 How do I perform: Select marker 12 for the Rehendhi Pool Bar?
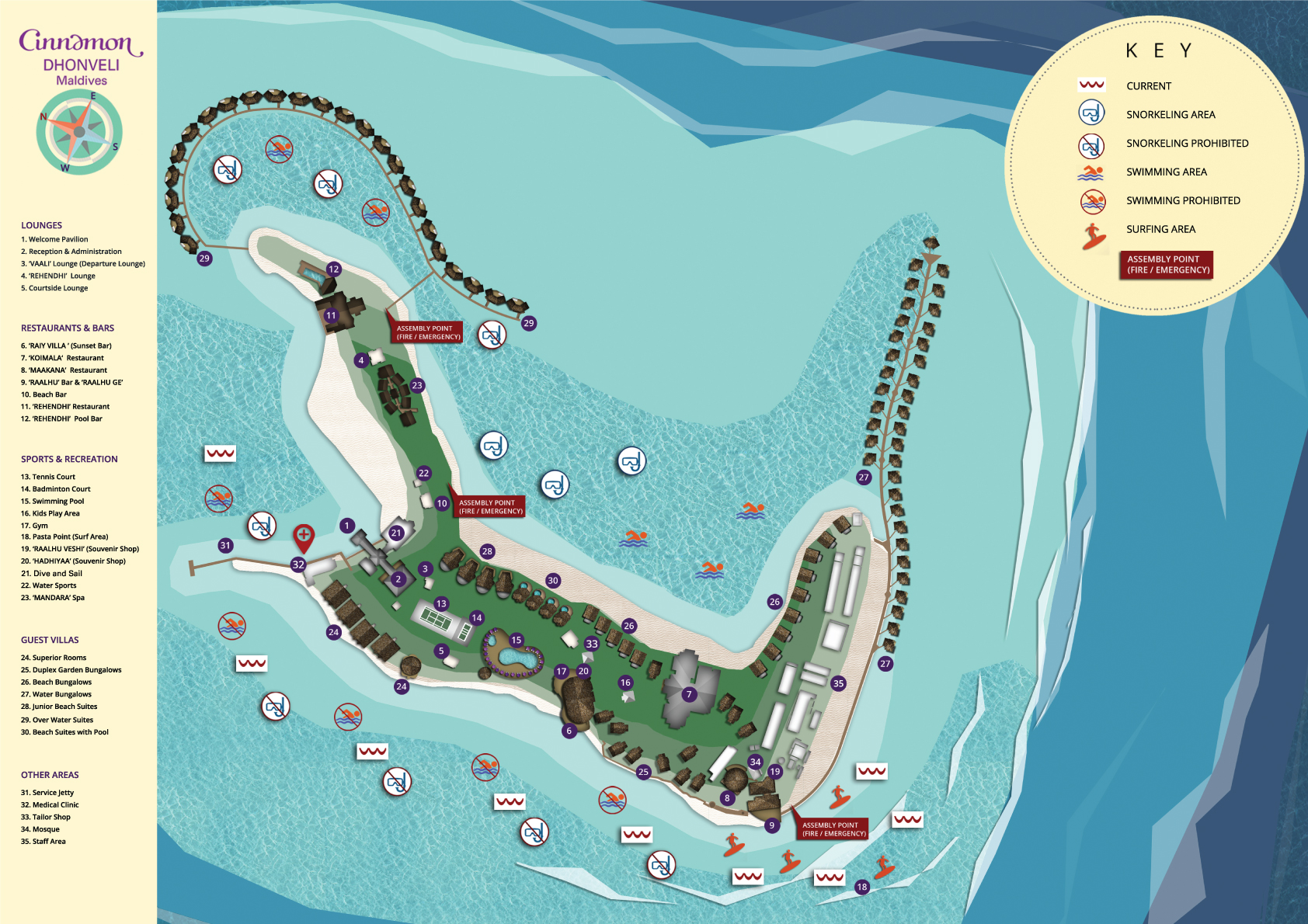click(334, 269)
